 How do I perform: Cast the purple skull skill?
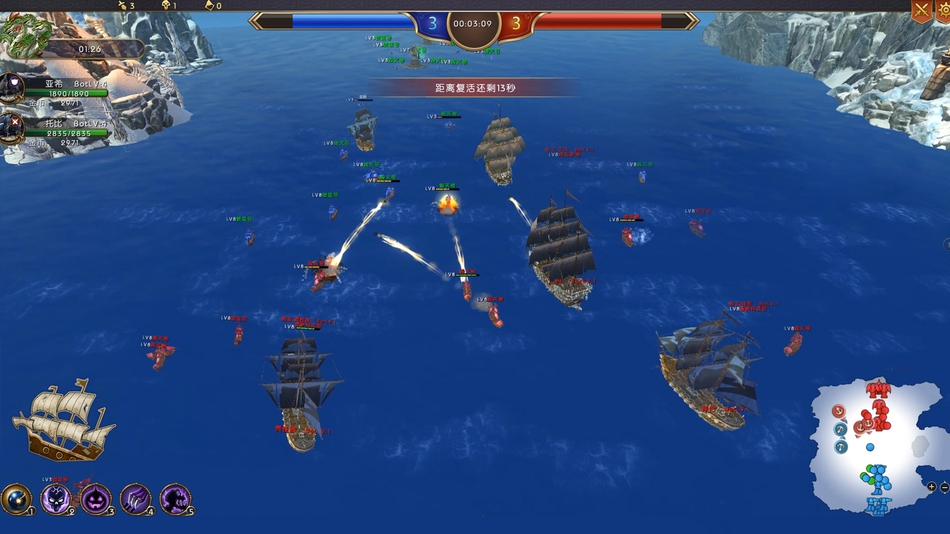56,497
